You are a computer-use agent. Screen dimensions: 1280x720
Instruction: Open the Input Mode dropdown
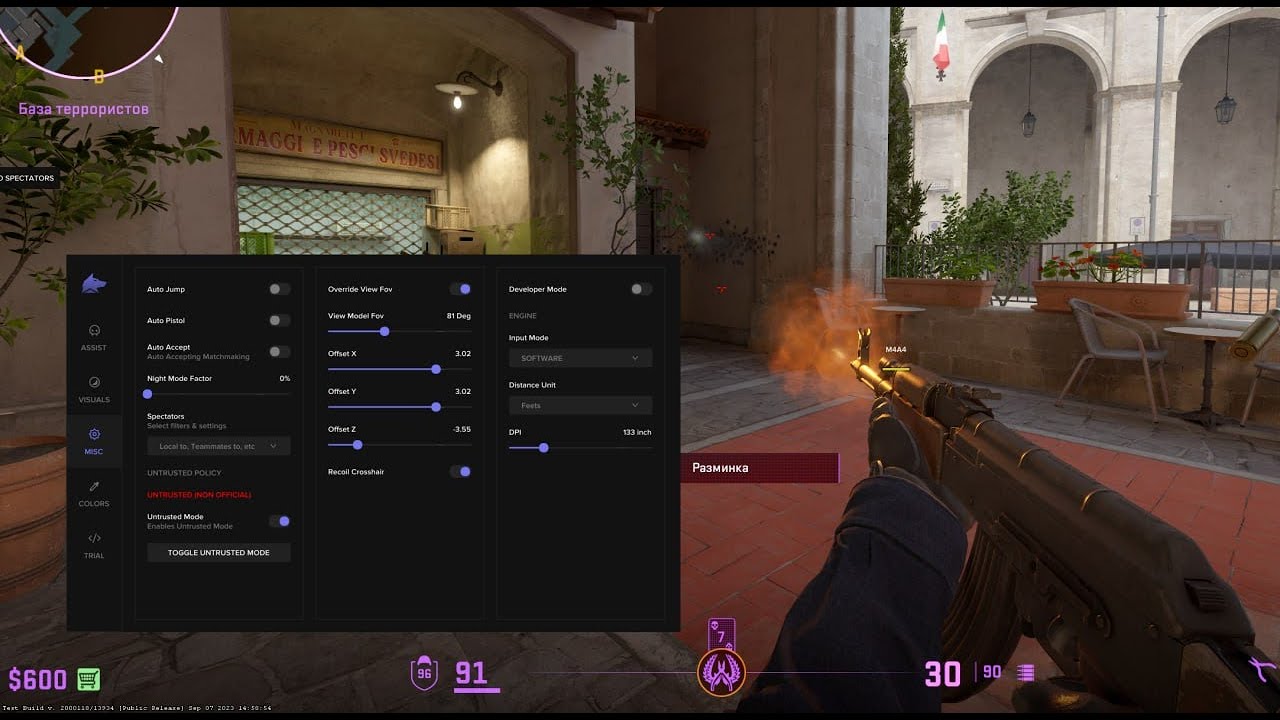[580, 358]
